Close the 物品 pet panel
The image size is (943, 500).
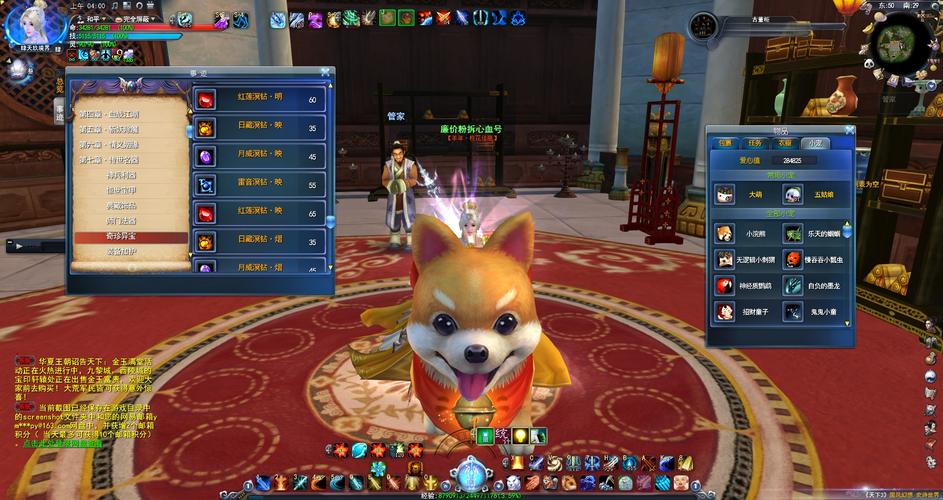(848, 129)
